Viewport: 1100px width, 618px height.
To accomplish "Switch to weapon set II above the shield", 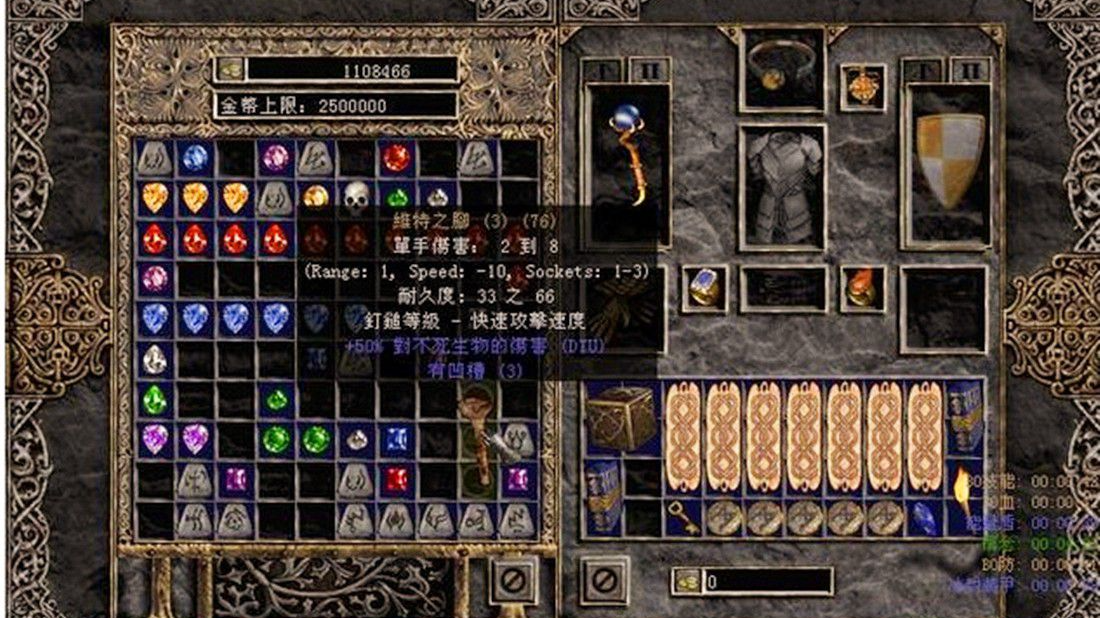I will (x=969, y=71).
